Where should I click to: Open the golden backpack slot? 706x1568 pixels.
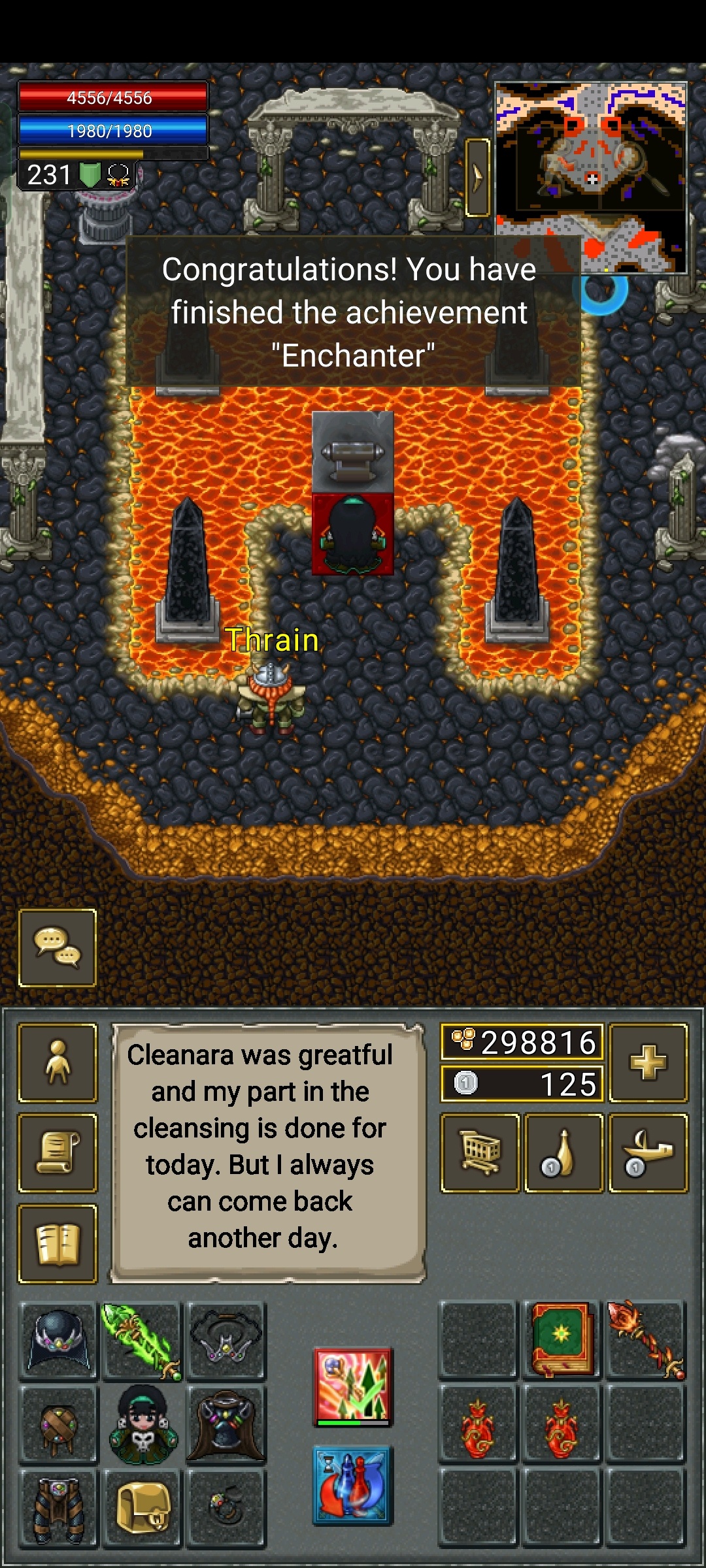coord(142,1508)
